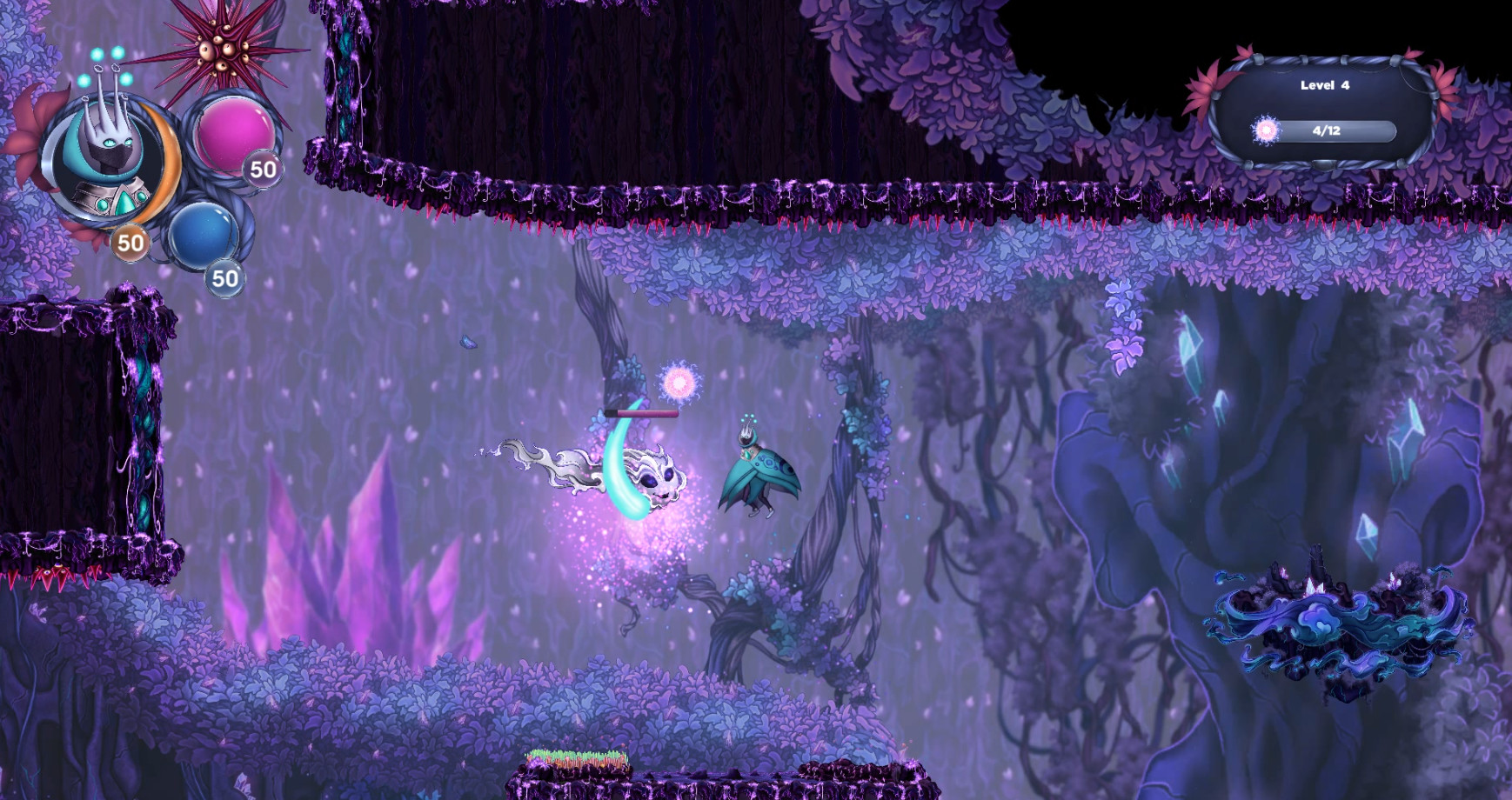Toggle the orange 50 badge under the portrait
1512x800 pixels.
coord(129,243)
